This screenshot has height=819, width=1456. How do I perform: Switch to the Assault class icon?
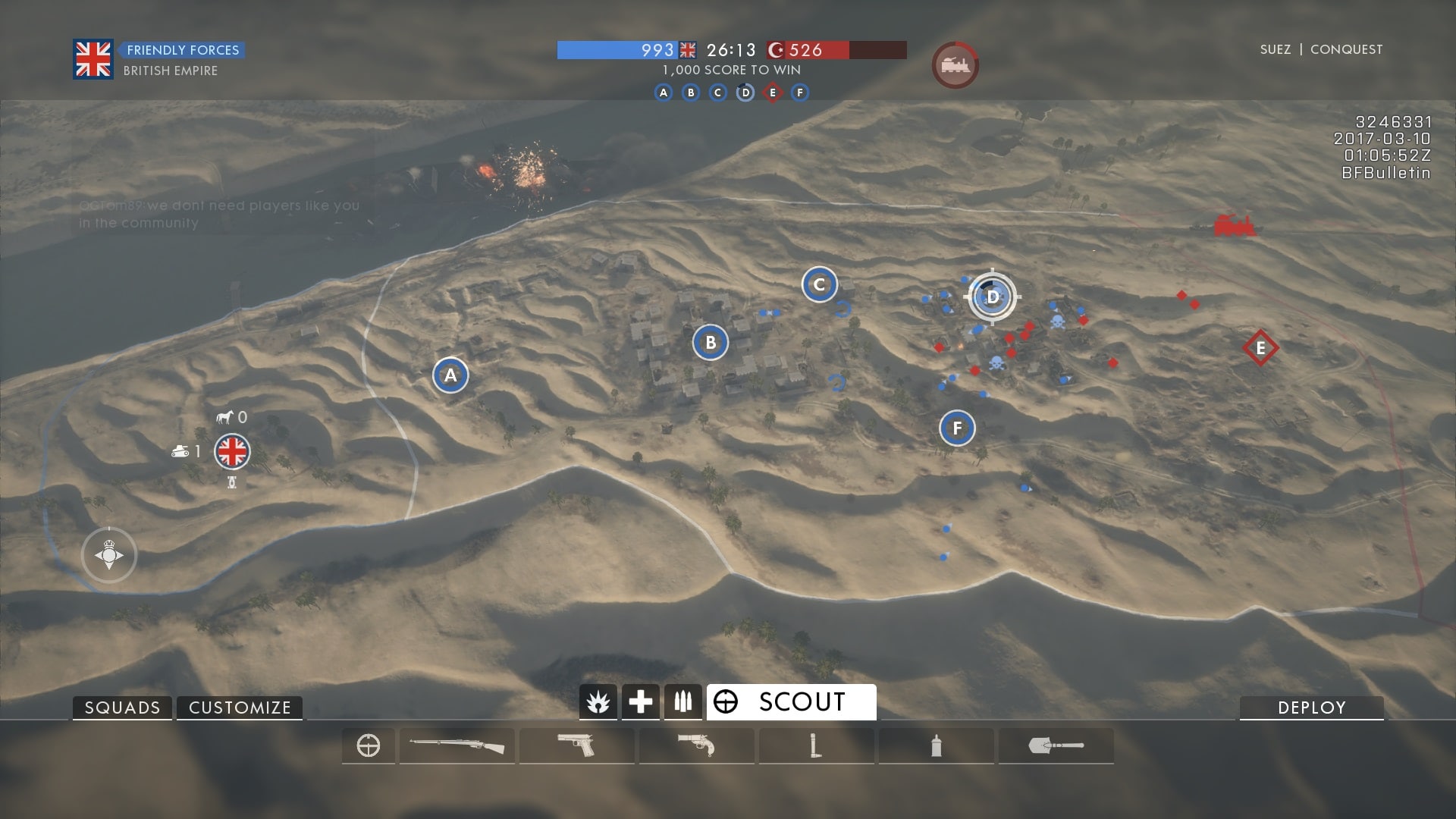coord(598,702)
